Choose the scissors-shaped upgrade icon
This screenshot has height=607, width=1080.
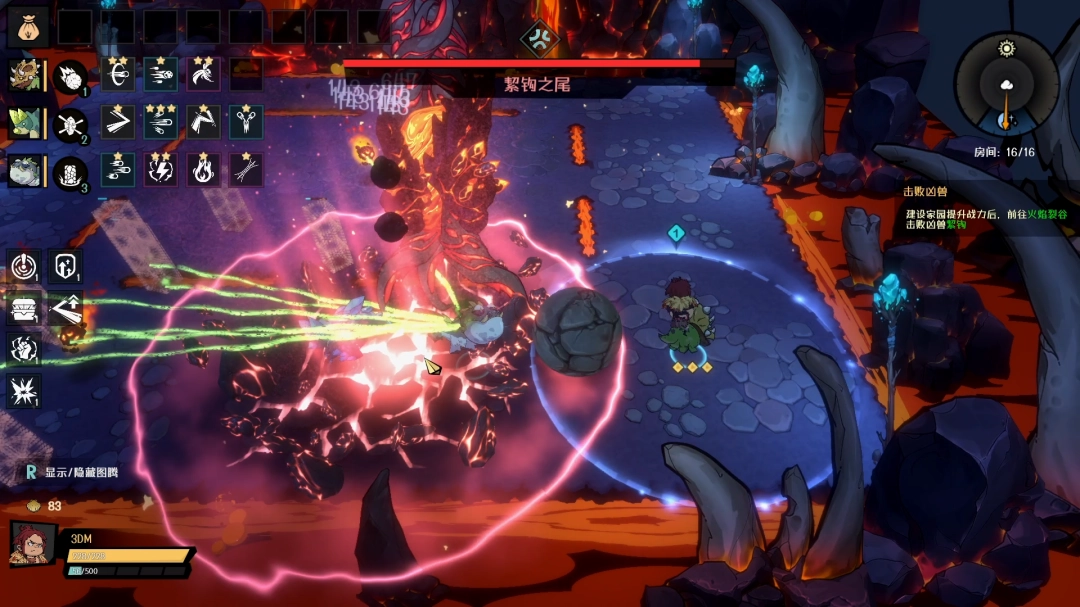pyautogui.click(x=246, y=122)
